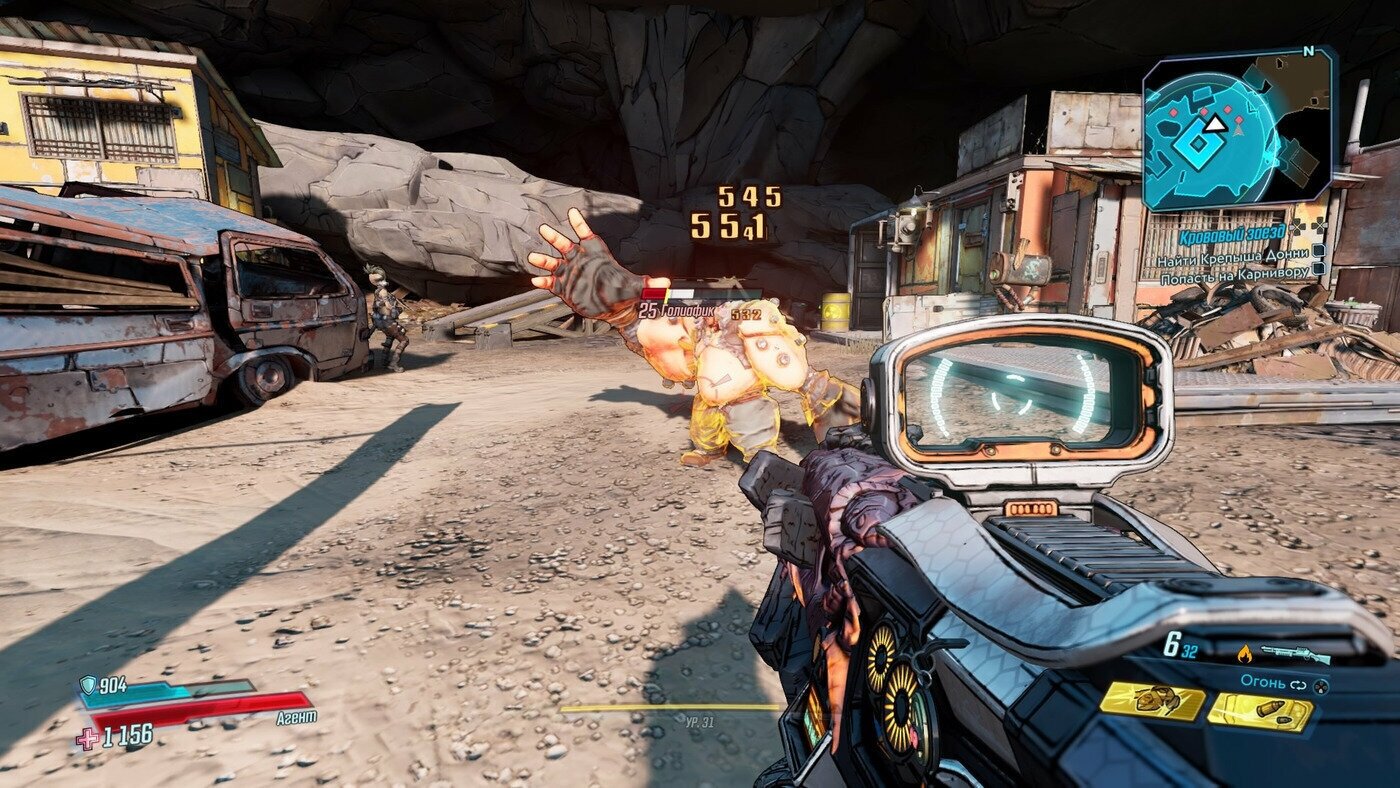Select the equipped shotgun weapon icon

[1295, 655]
